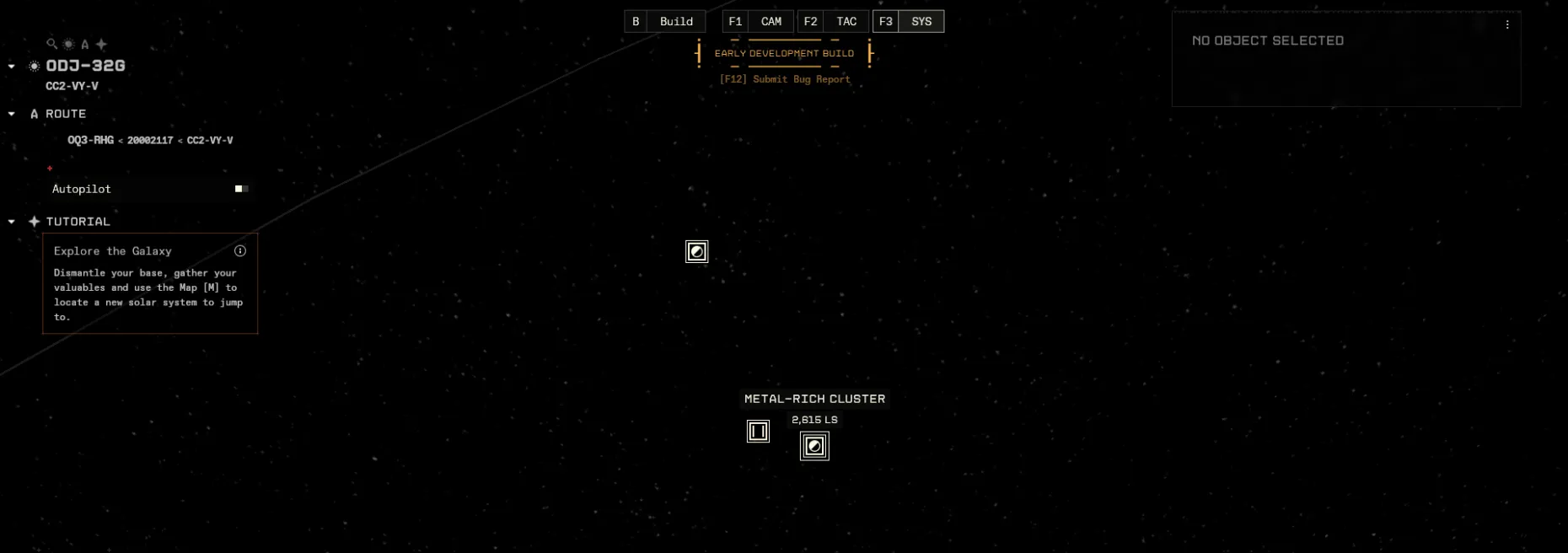Click the four-point star icon above system name
The width and height of the screenshot is (1568, 553).
click(101, 44)
